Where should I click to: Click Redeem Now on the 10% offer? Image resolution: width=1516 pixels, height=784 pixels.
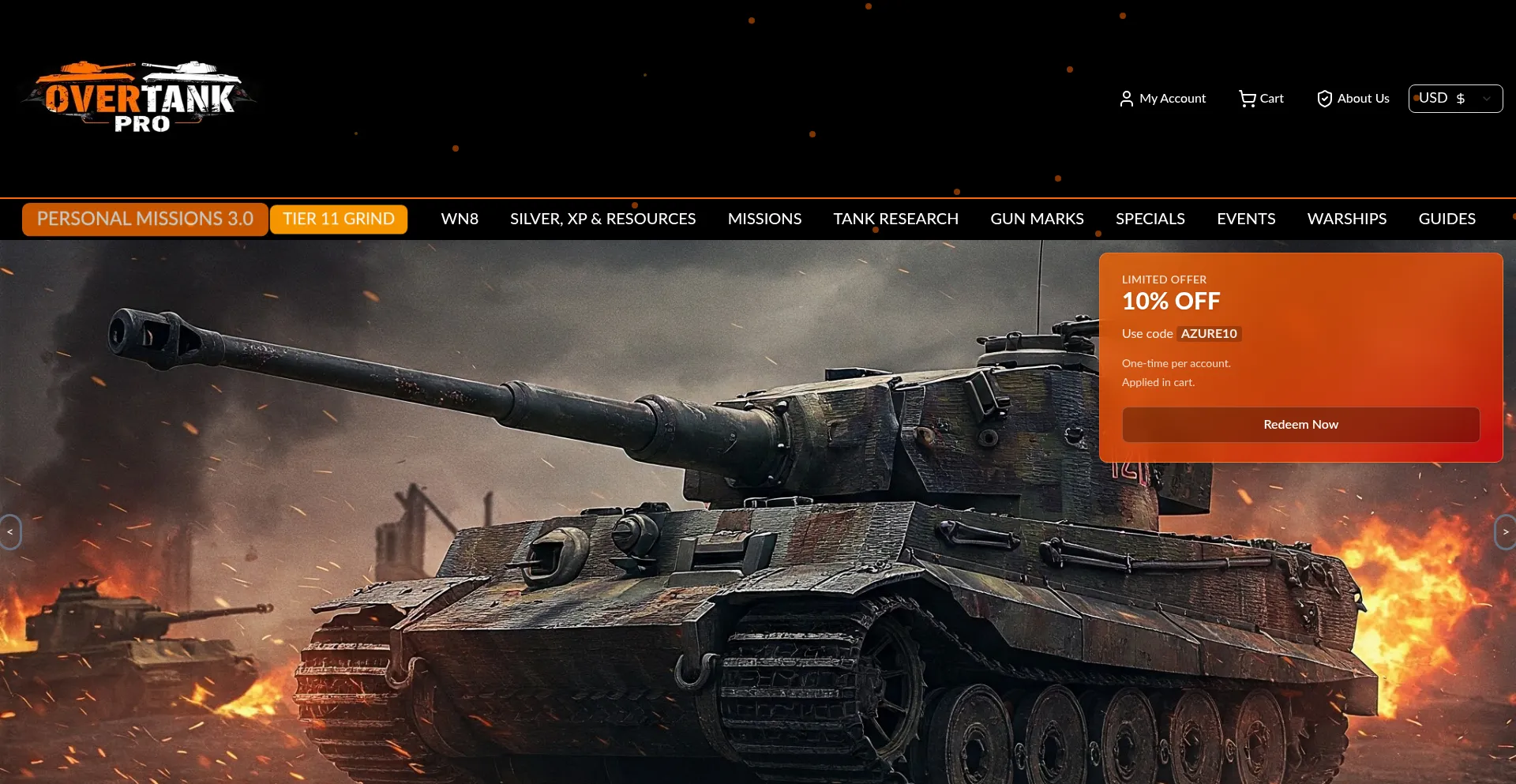click(1300, 425)
